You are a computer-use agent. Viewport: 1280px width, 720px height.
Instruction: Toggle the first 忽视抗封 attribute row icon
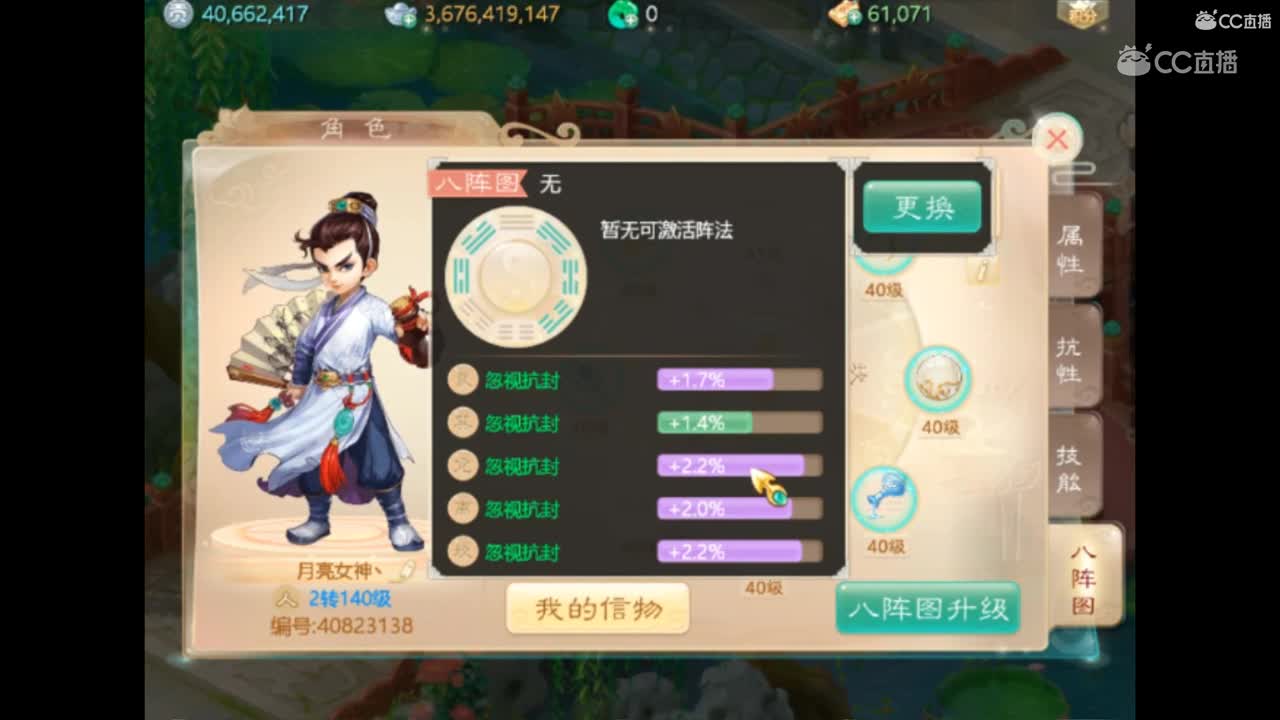click(x=462, y=381)
